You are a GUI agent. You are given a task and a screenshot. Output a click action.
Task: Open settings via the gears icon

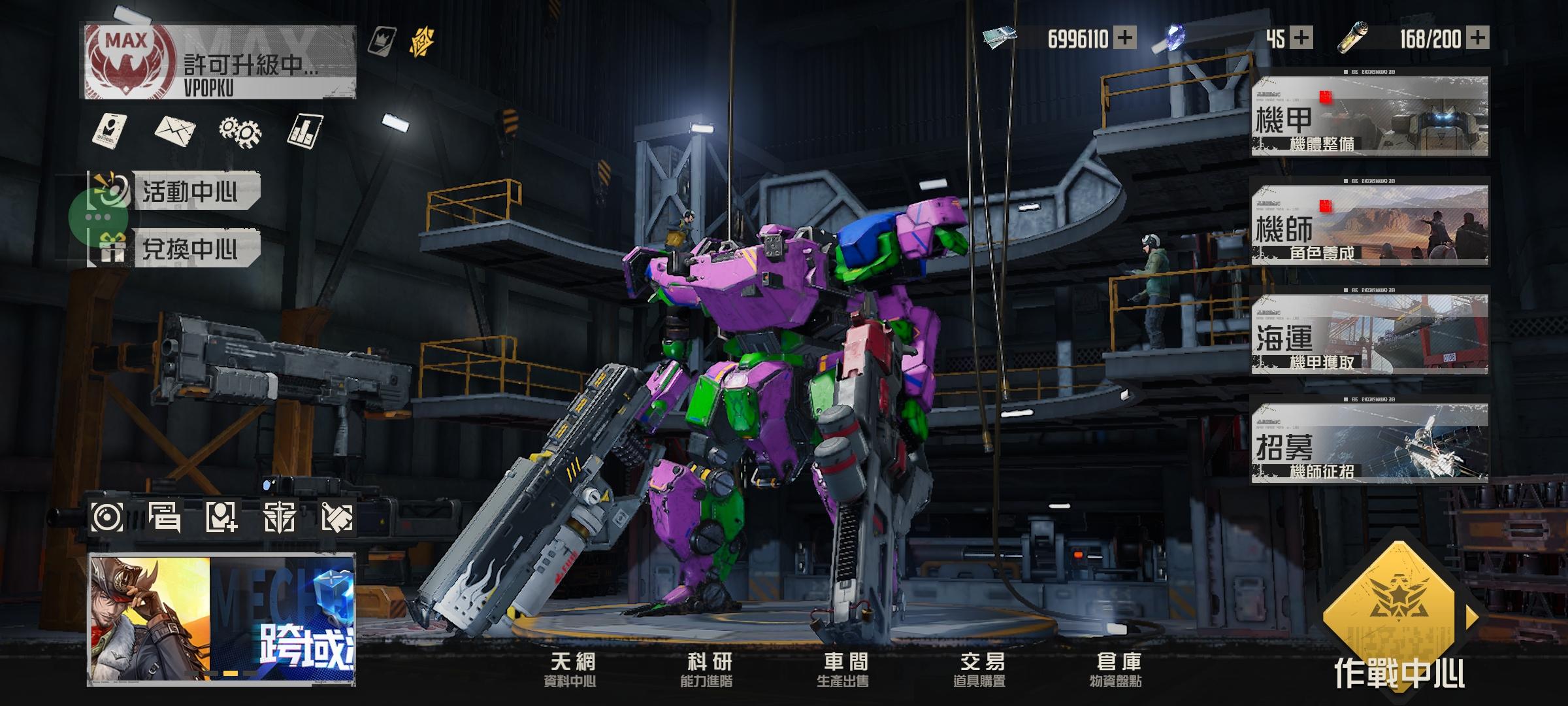click(x=240, y=131)
